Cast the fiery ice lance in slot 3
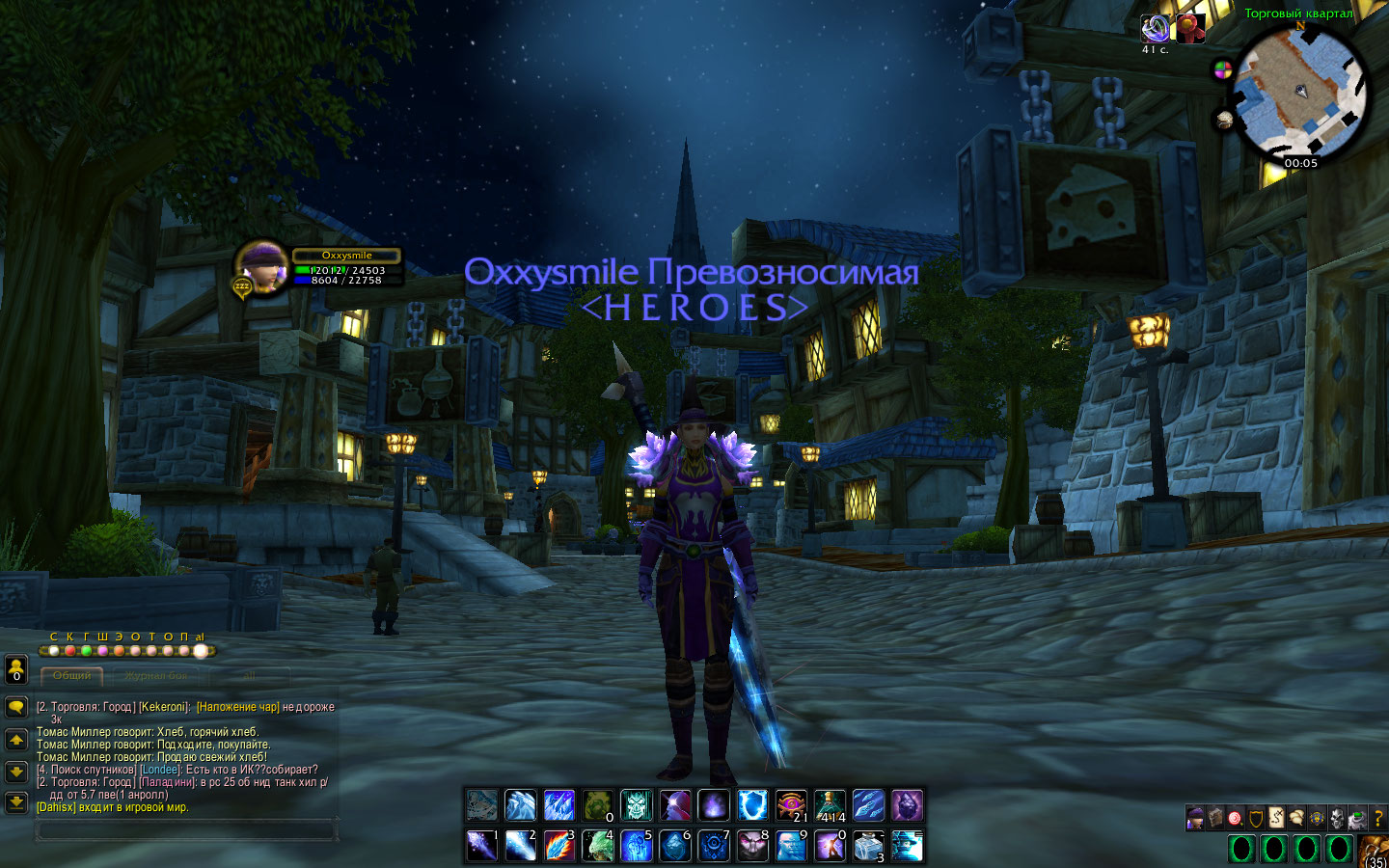The width and height of the screenshot is (1389, 868). click(558, 845)
